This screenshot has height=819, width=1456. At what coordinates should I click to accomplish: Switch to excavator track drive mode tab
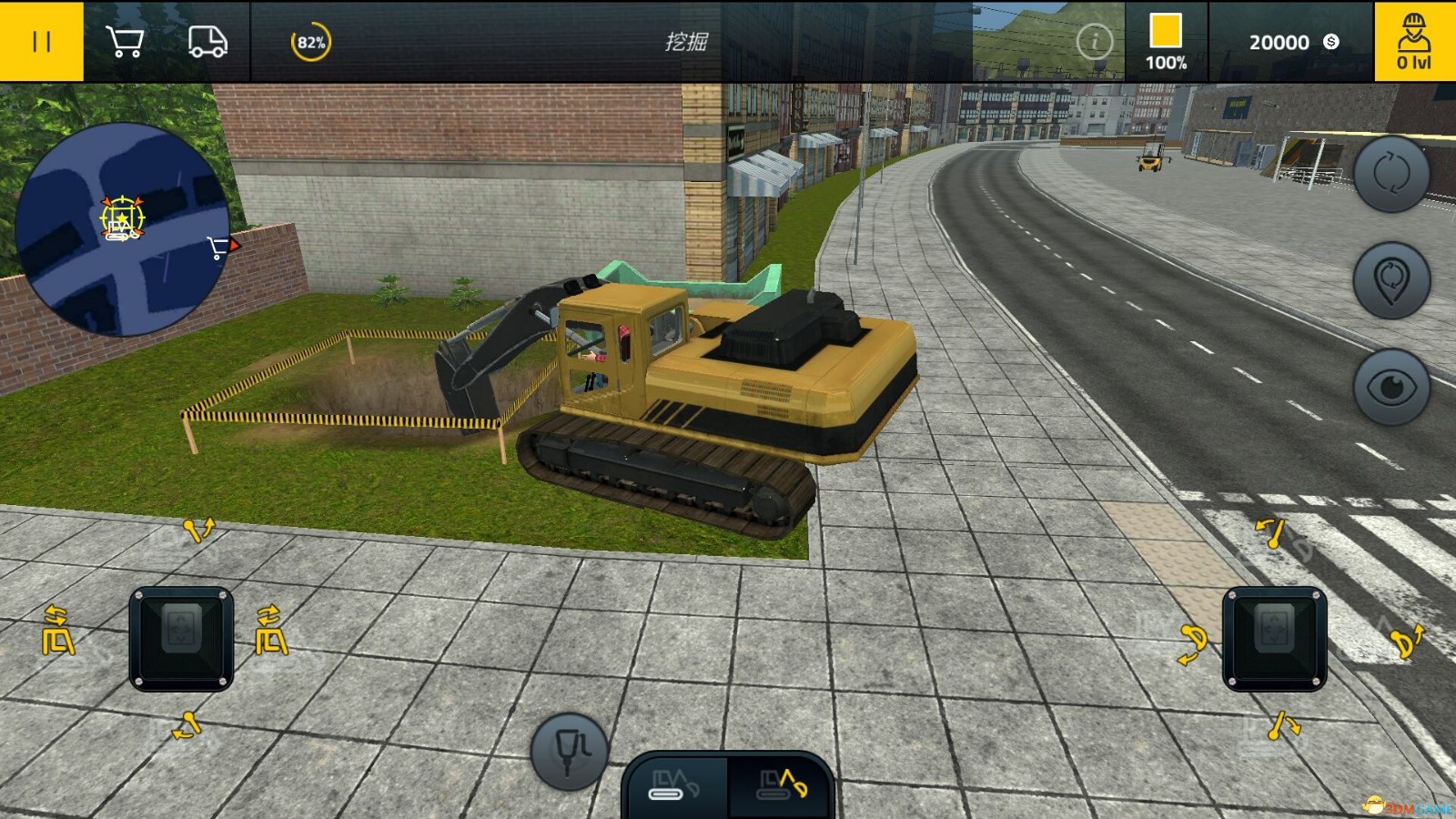click(676, 784)
